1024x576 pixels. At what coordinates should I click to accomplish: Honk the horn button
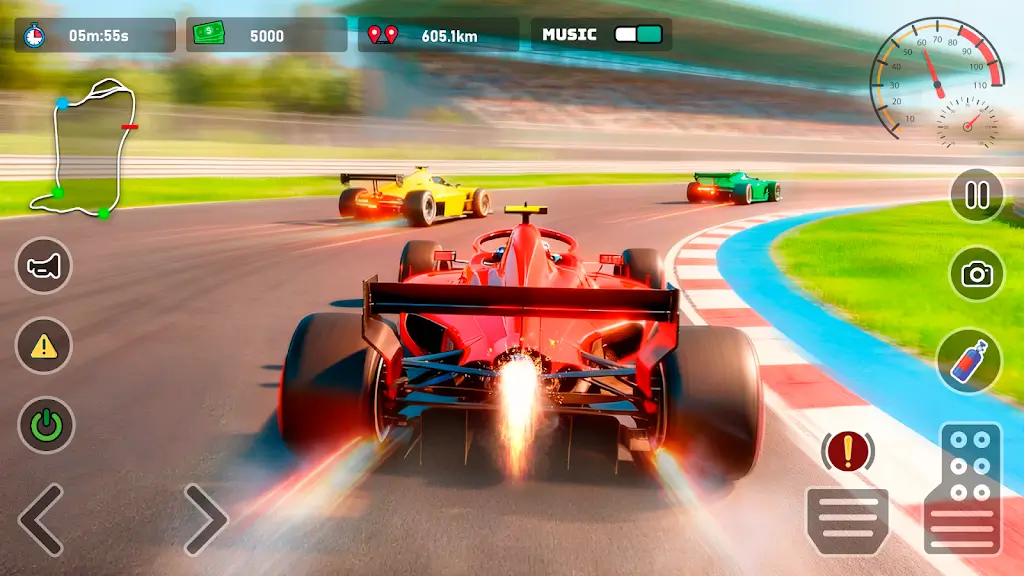pos(43,265)
